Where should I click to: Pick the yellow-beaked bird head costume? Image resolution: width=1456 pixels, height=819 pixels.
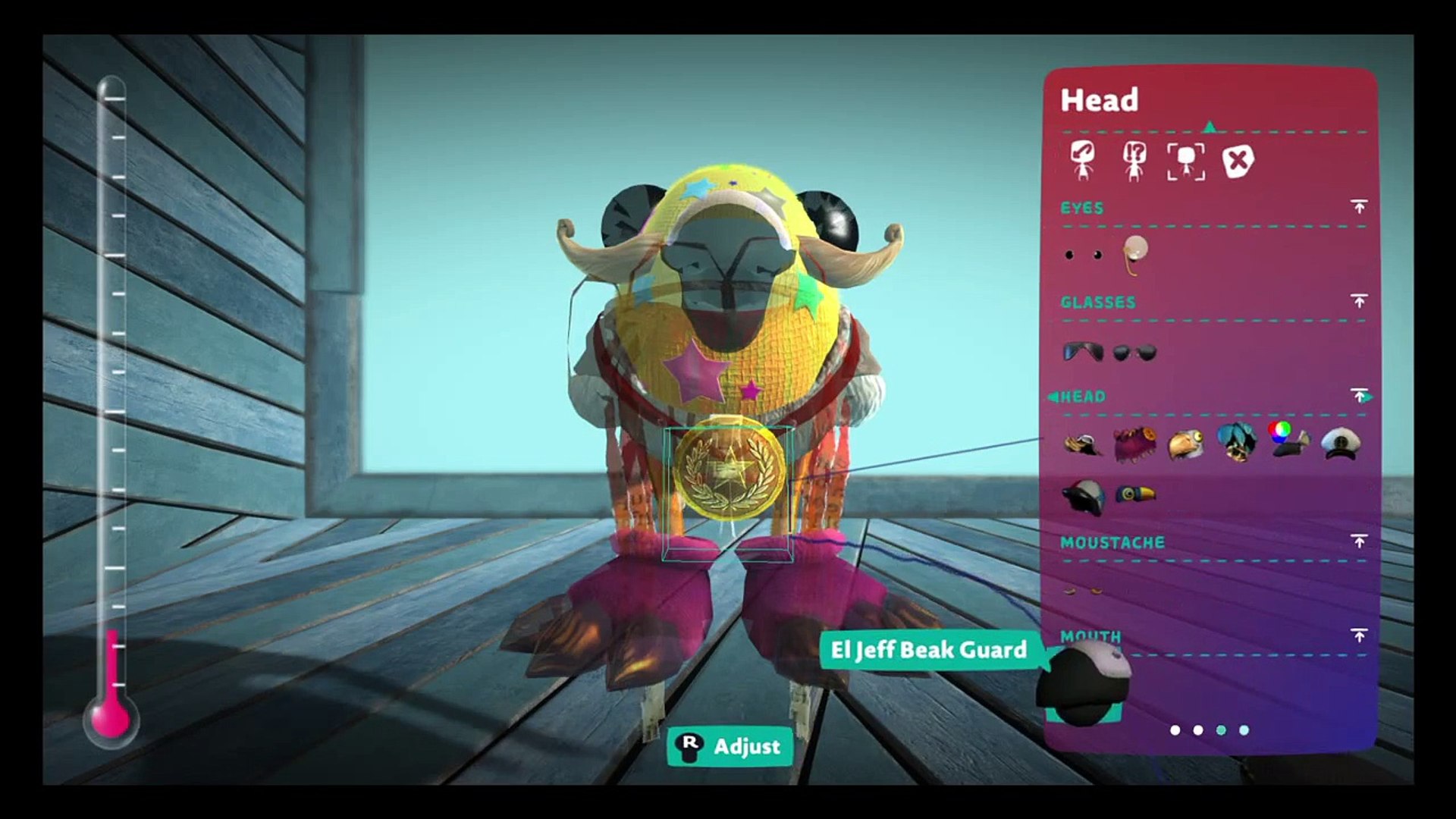[1185, 445]
